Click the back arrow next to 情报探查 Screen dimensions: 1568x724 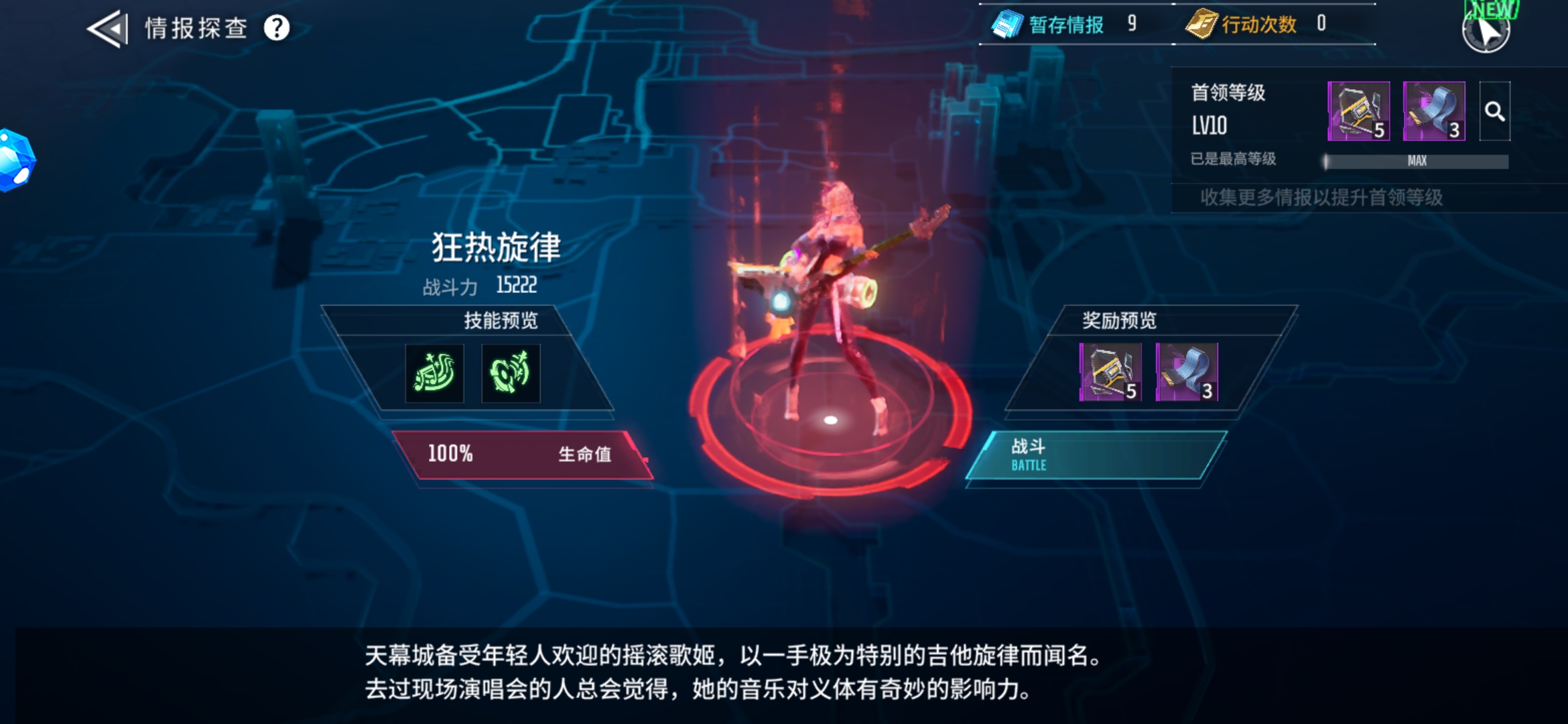pos(107,28)
